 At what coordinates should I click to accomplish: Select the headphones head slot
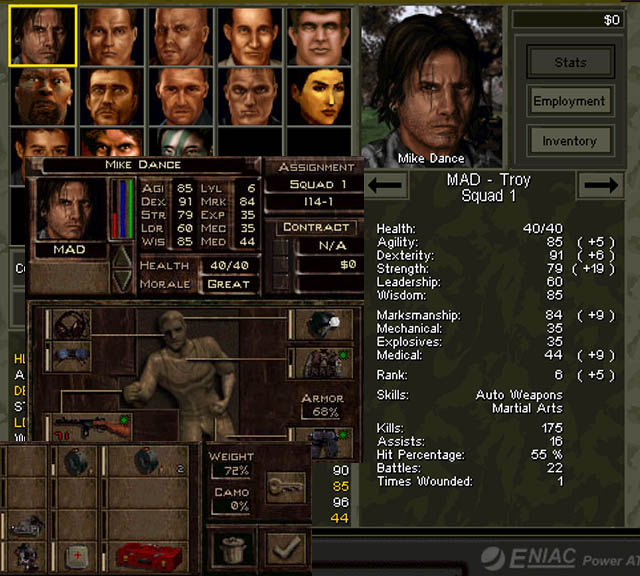tap(69, 324)
